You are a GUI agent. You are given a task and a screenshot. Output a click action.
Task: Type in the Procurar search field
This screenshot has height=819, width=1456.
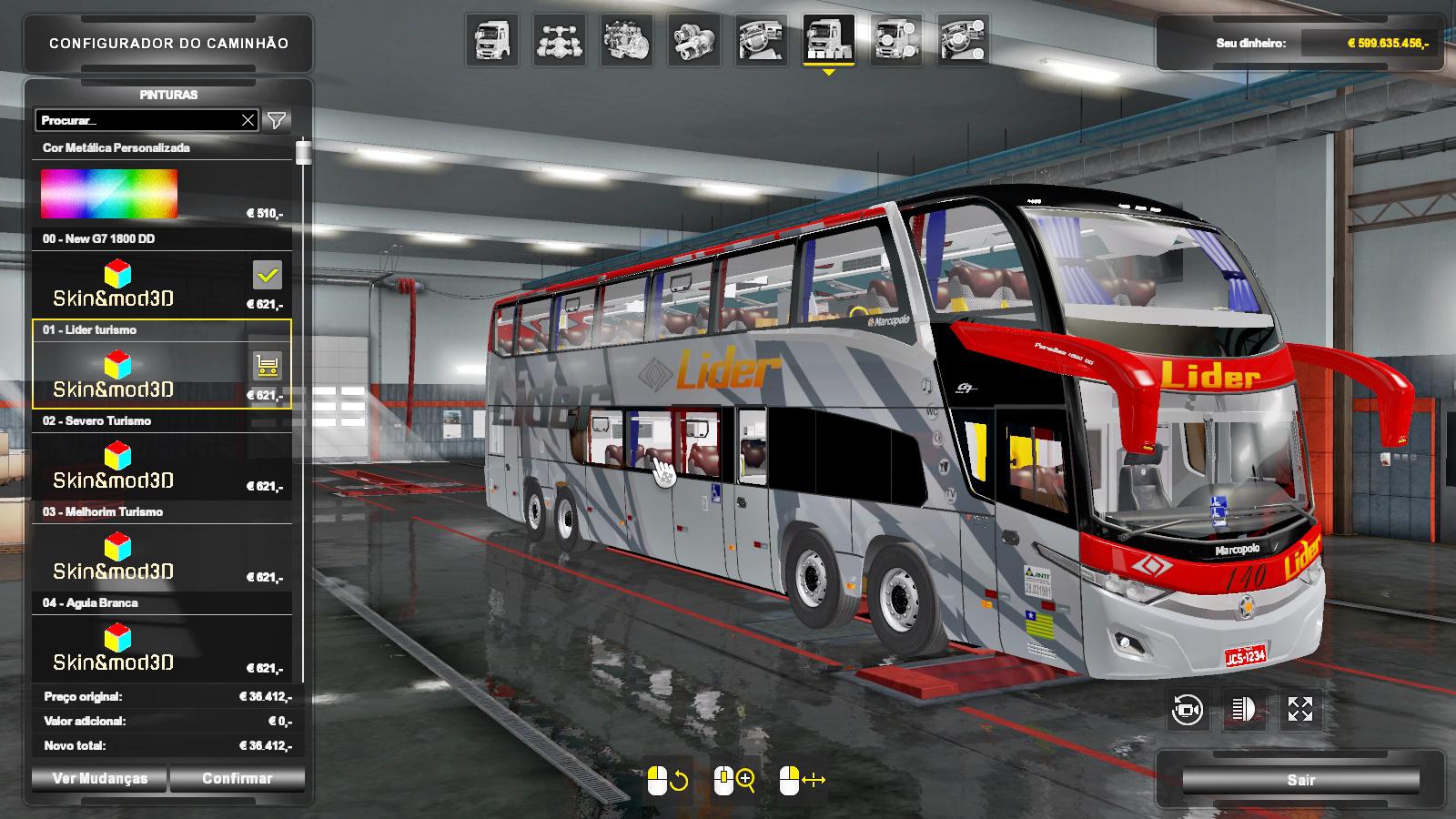(136, 120)
